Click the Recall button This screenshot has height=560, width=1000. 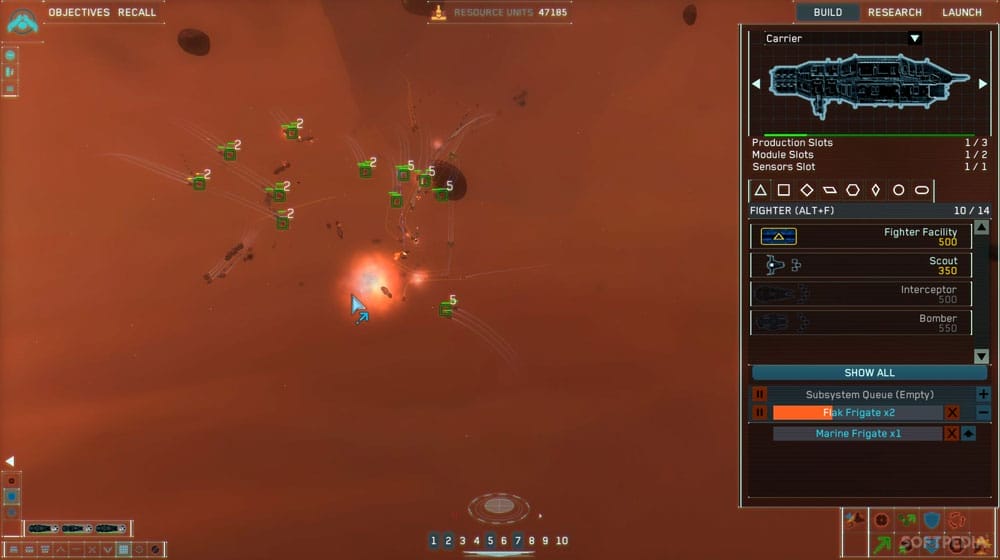[137, 12]
